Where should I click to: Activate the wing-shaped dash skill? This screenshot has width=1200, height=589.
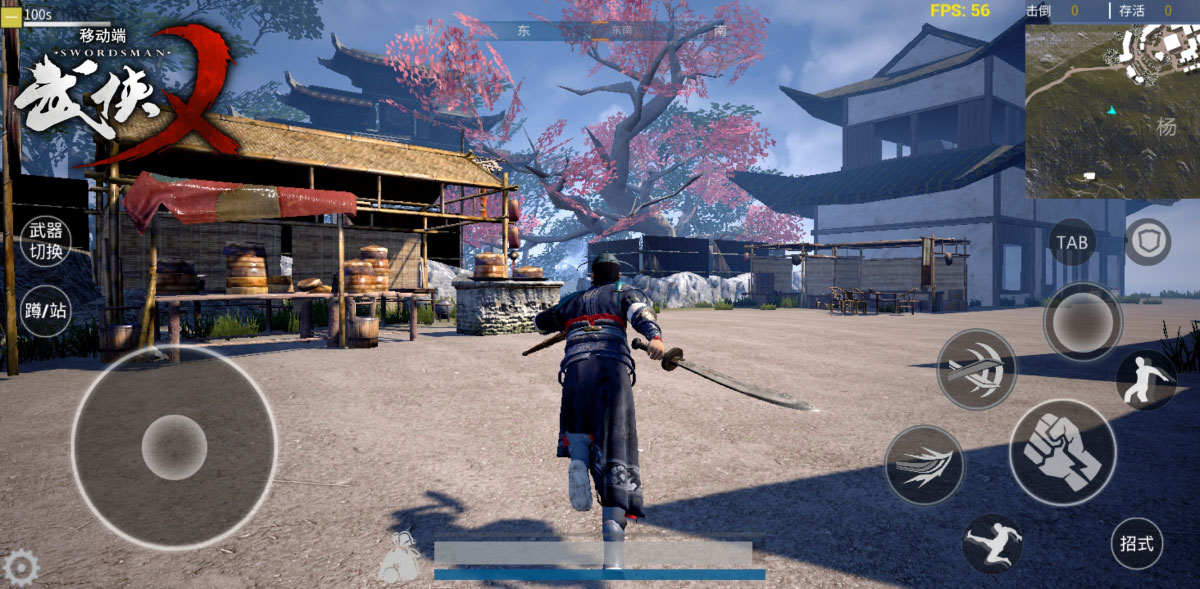pos(924,465)
